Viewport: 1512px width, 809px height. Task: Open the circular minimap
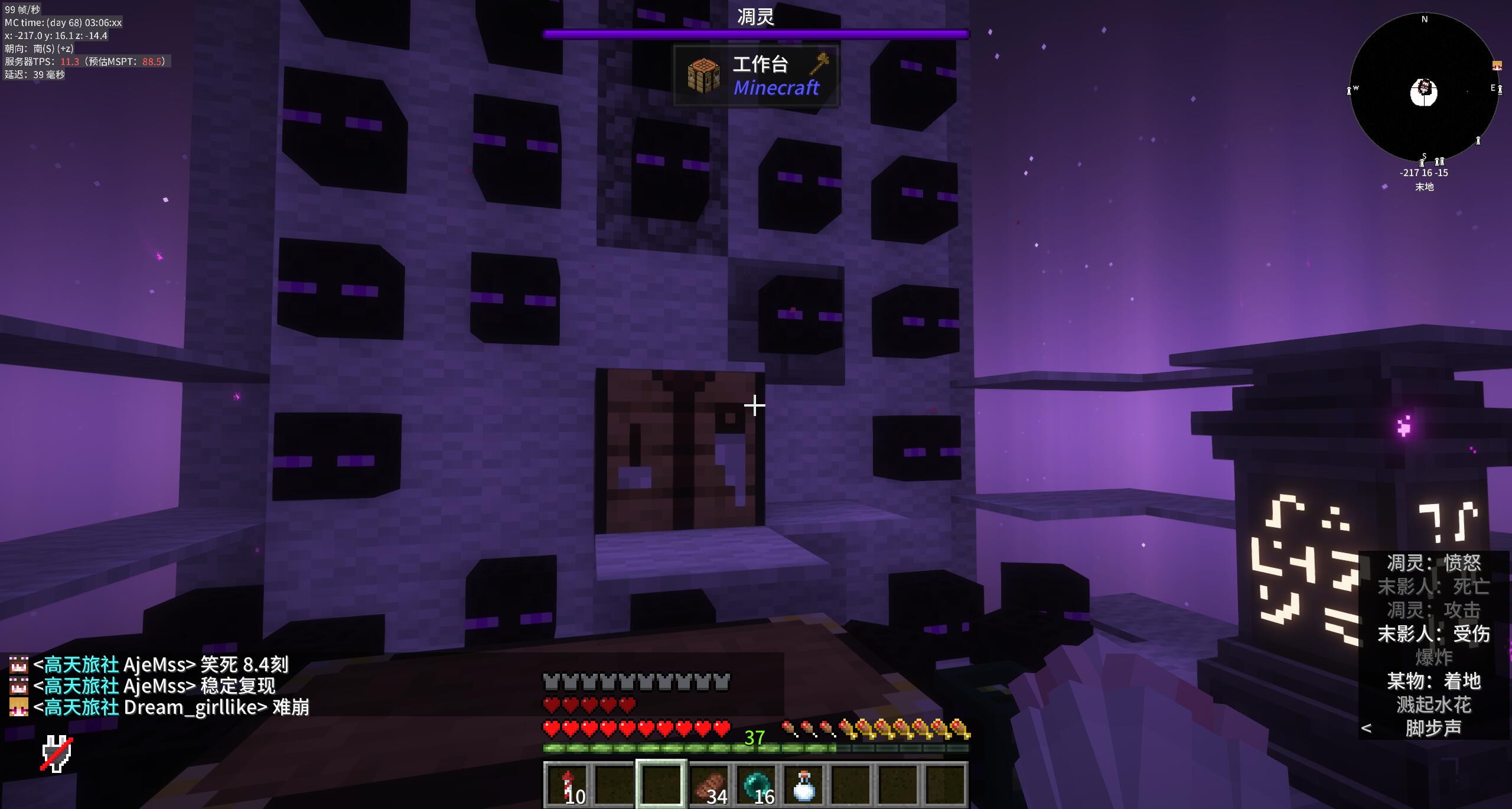[1424, 89]
